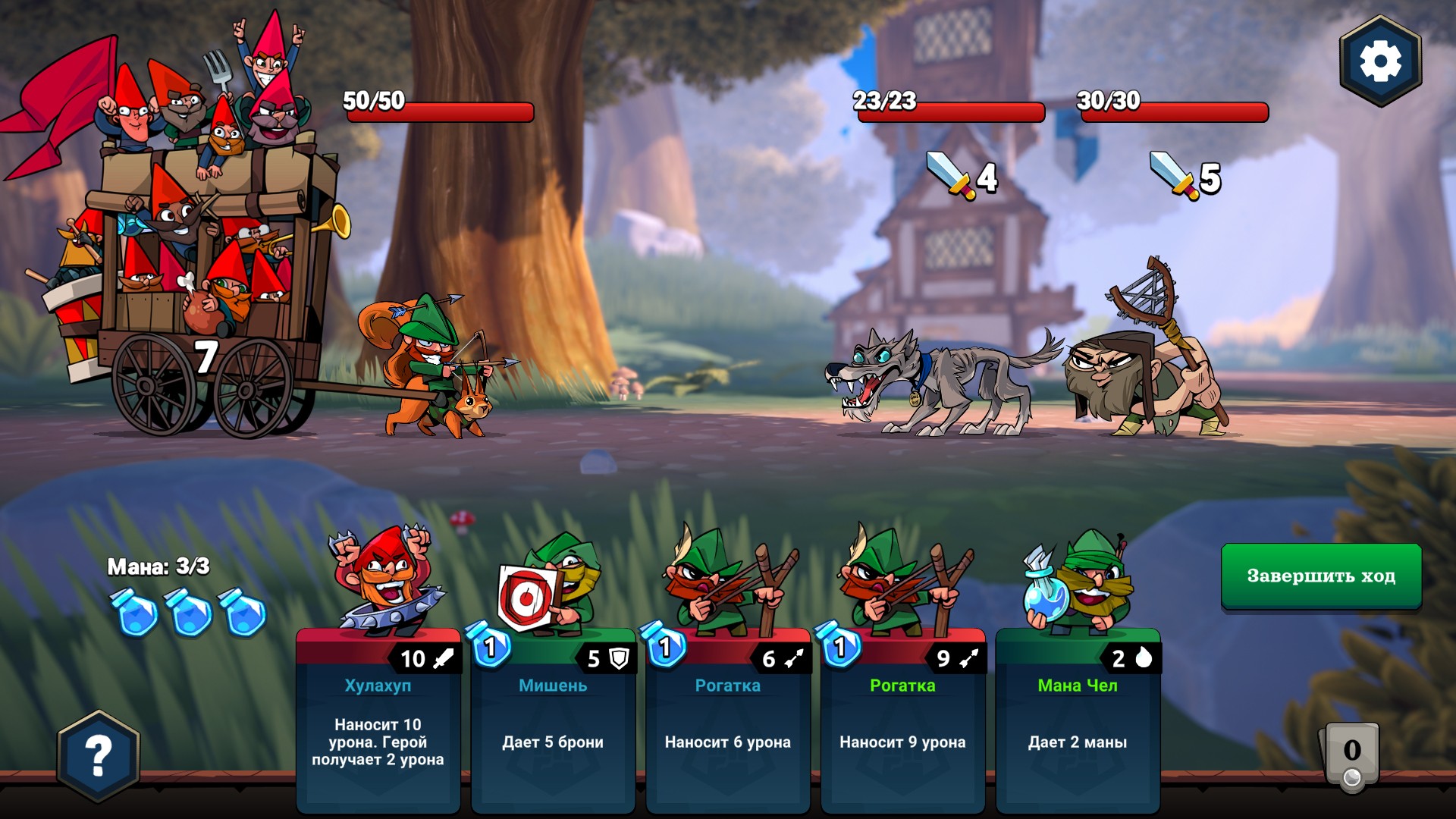Screen dimensions: 1456x819
Task: Choose the Рогатка card dealing 9 damage
Action: [x=902, y=720]
